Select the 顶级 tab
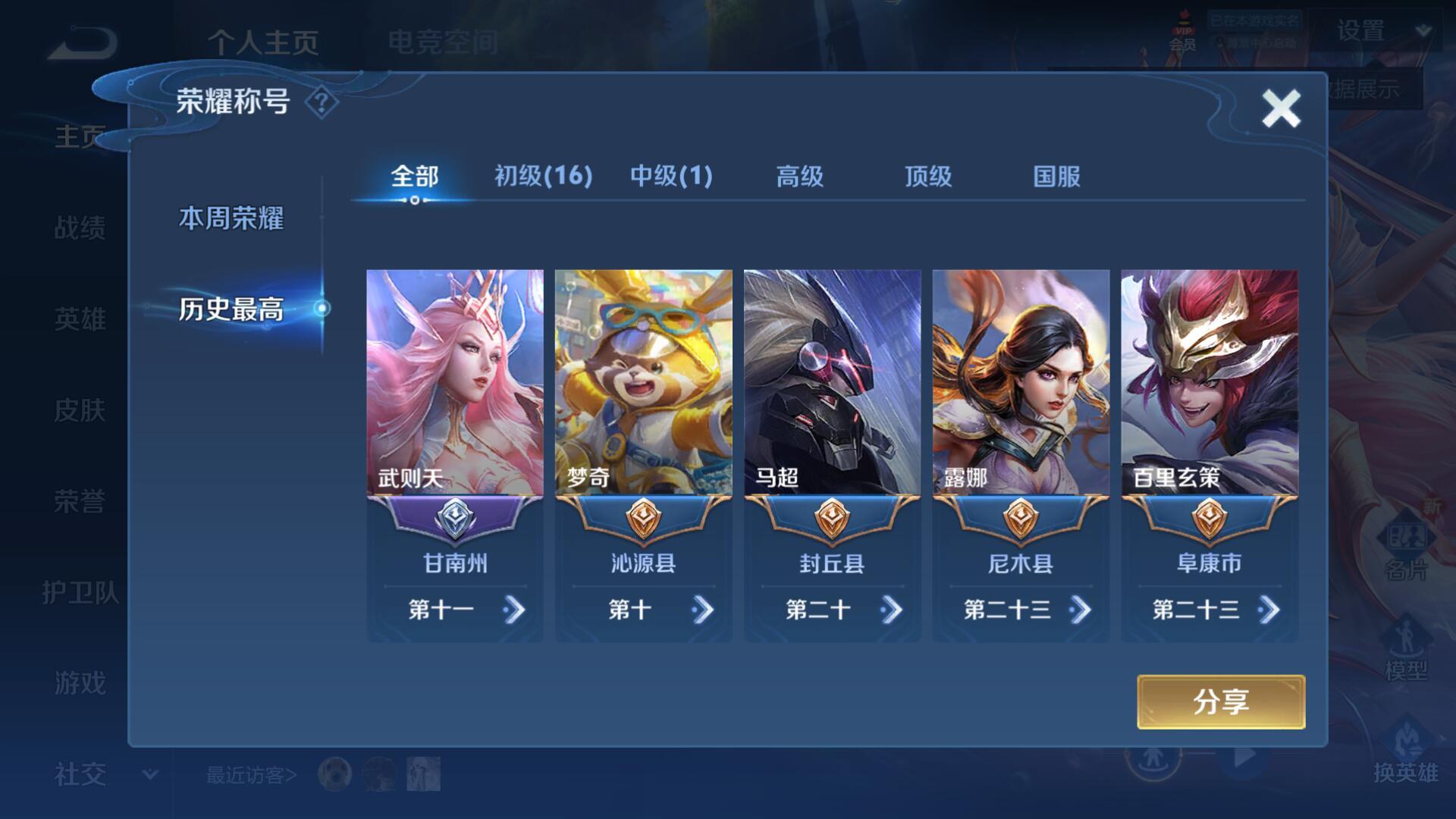The width and height of the screenshot is (1456, 819). (x=927, y=177)
